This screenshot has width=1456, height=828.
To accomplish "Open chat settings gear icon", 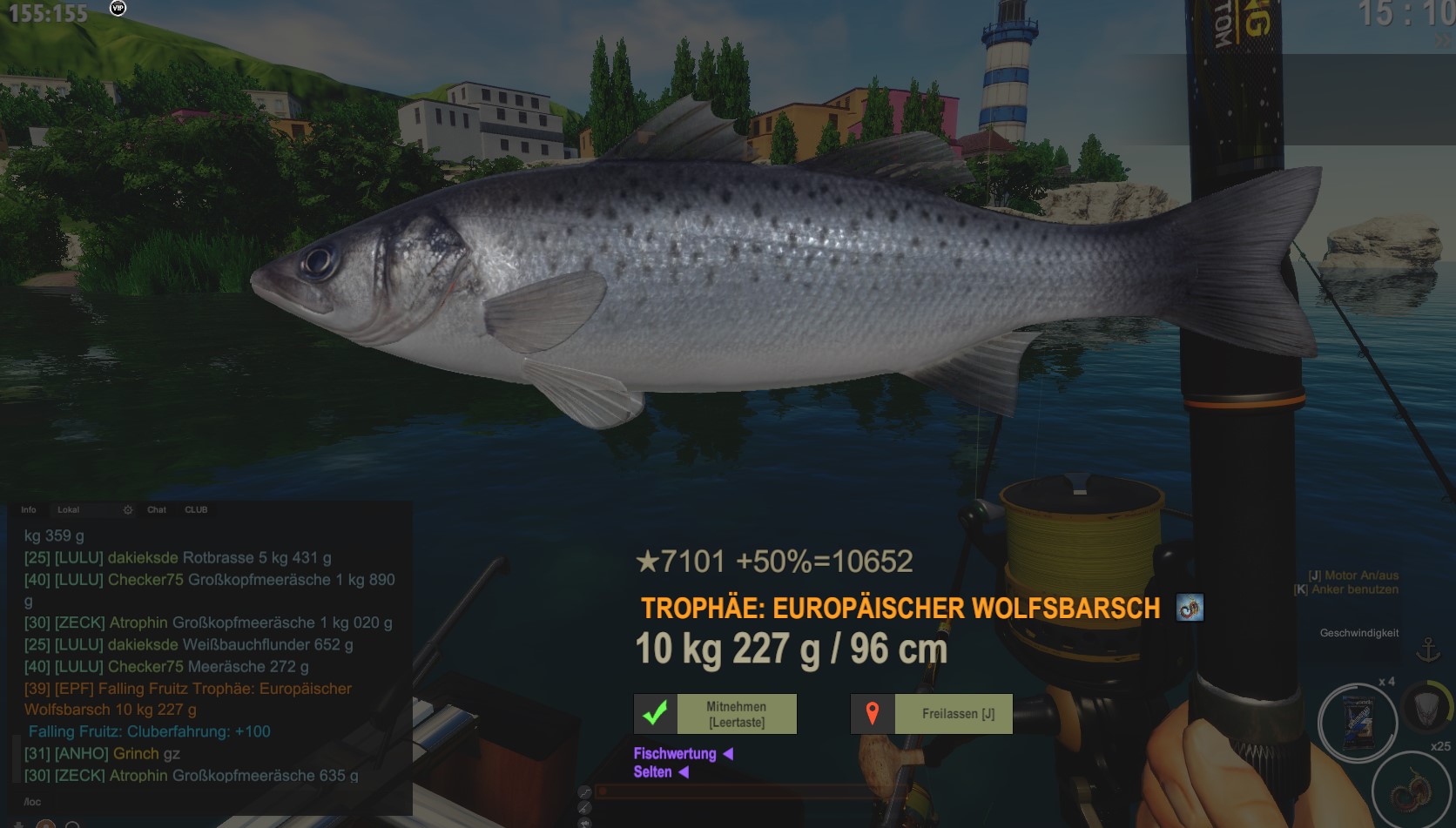I will [128, 510].
